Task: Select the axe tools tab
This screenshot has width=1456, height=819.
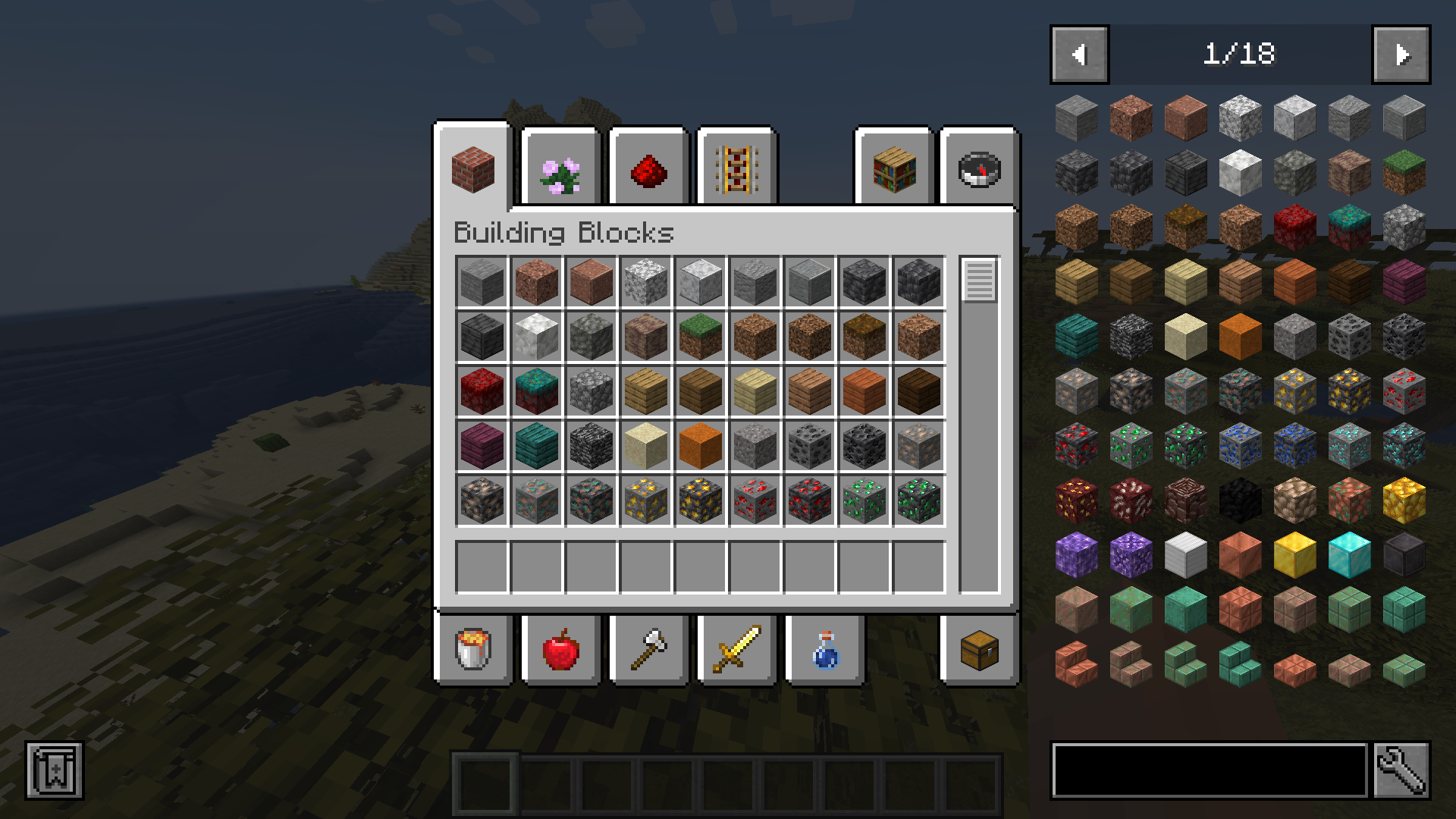Action: pyautogui.click(x=649, y=649)
